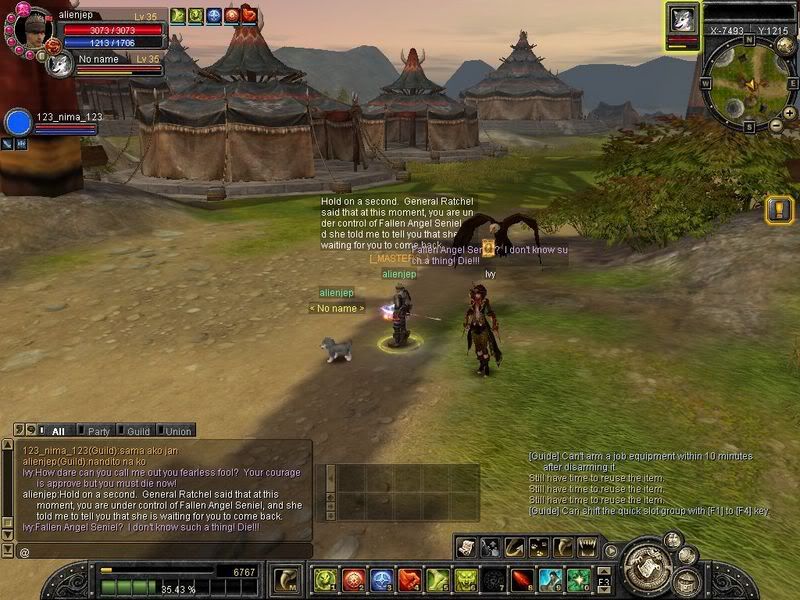800x600 pixels.
Task: Open the scroll icon in upper action bar
Action: point(465,547)
